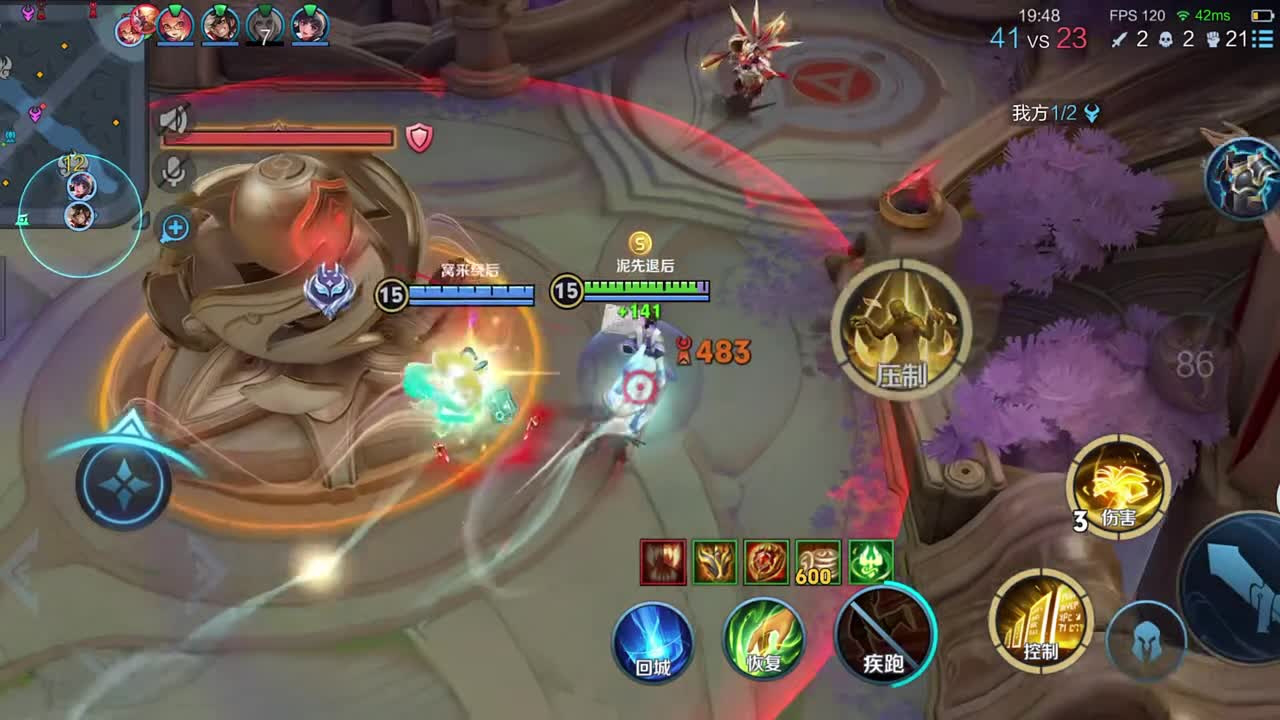The height and width of the screenshot is (720, 1280).
Task: Cast the 控制 skill
Action: coord(1040,620)
